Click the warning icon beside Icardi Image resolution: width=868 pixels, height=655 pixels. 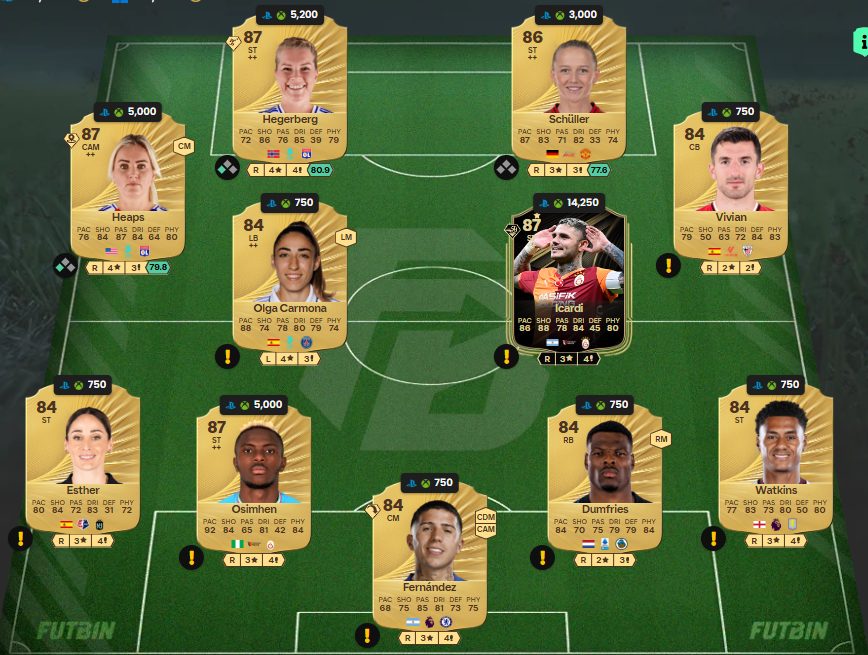point(508,356)
